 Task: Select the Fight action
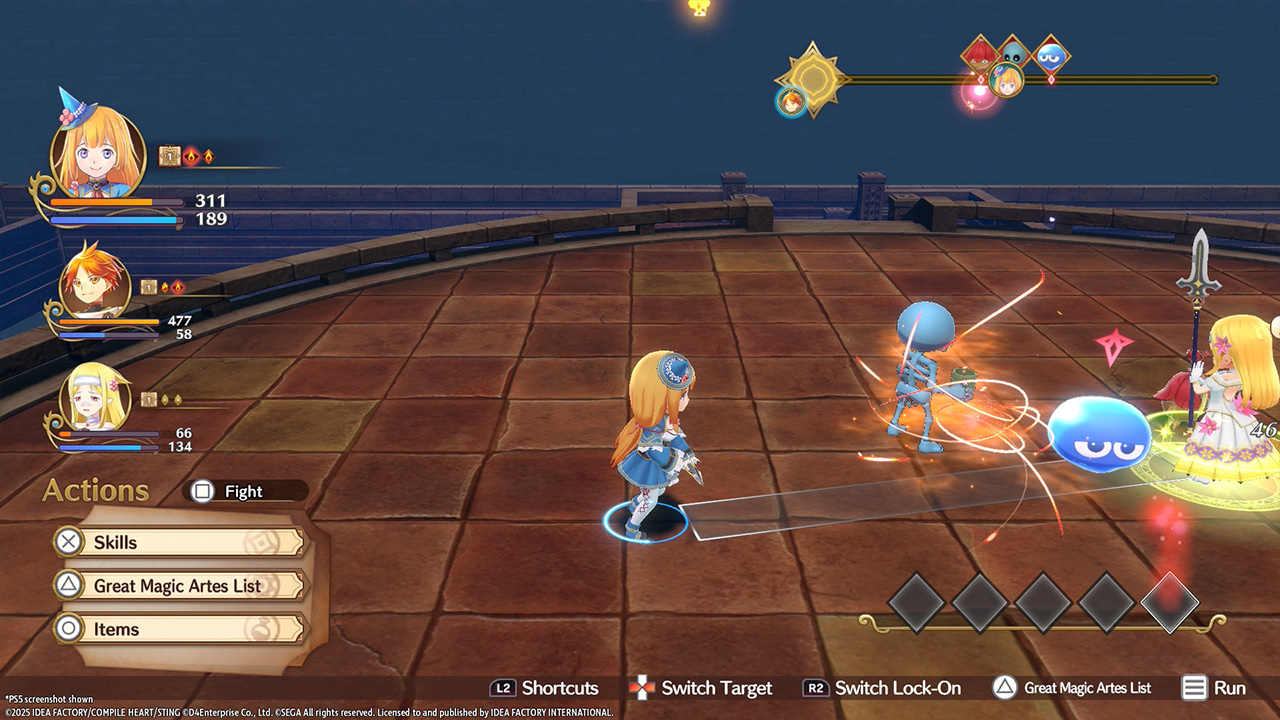pyautogui.click(x=244, y=491)
